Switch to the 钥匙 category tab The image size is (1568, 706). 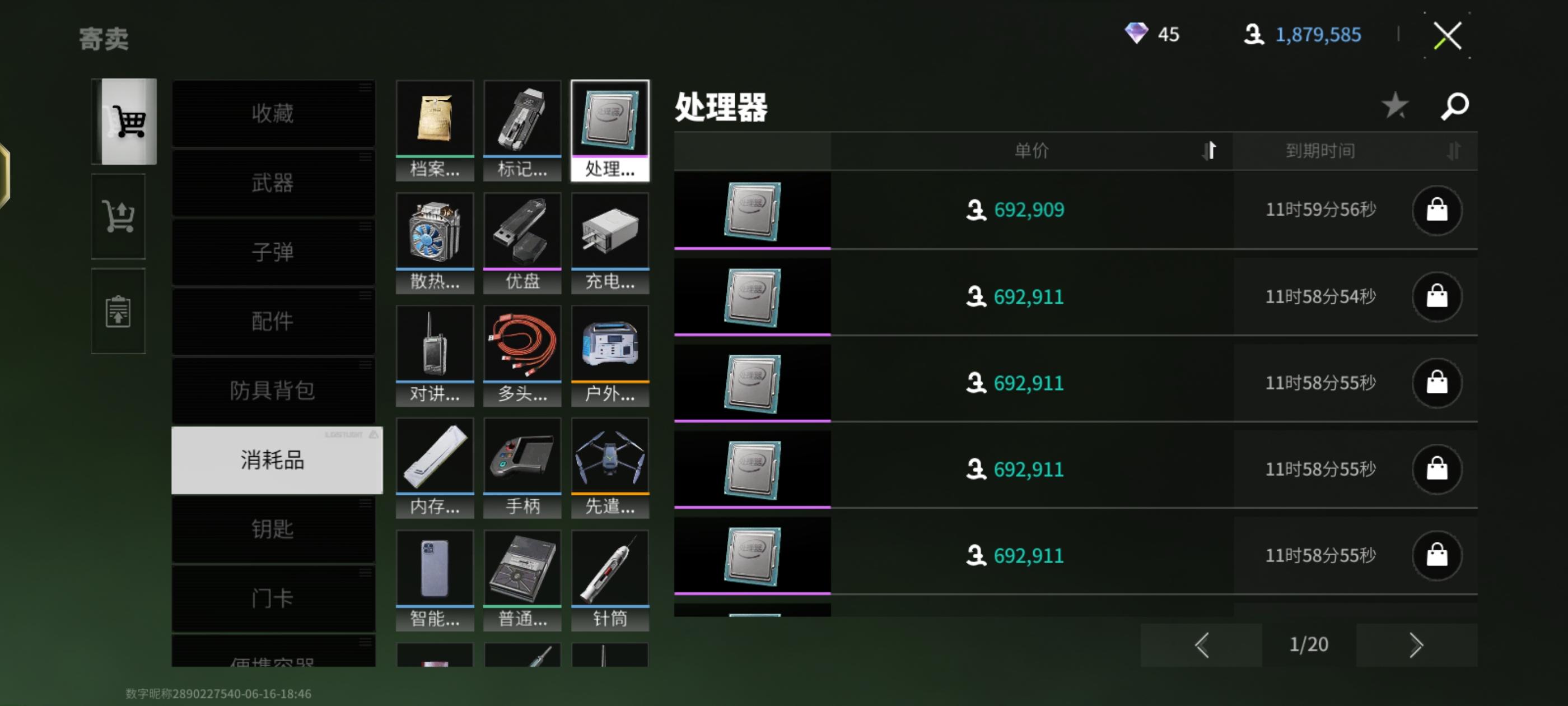pos(273,529)
